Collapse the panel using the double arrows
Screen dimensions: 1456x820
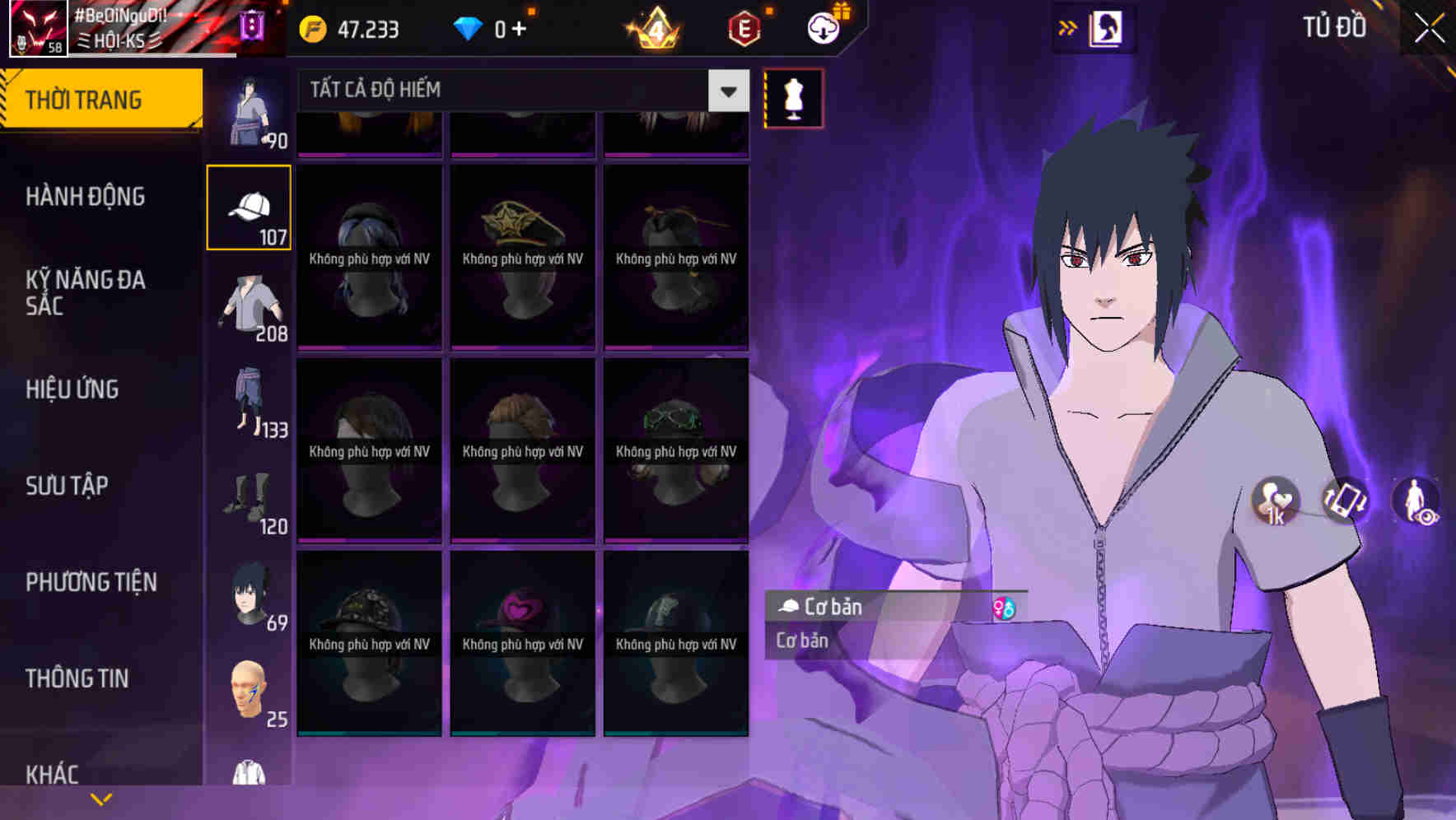(1068, 27)
